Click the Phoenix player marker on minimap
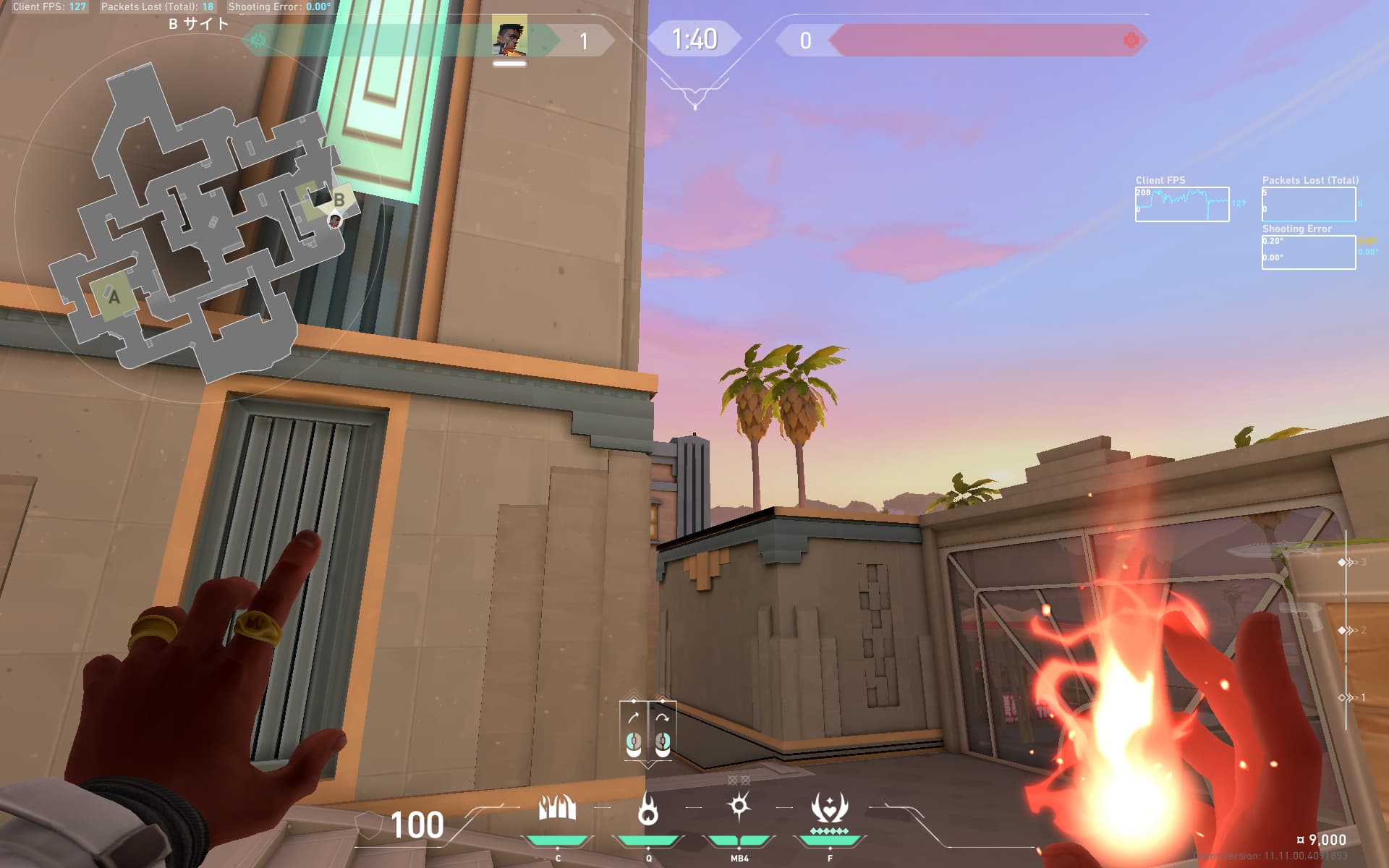Screen dimensions: 1389x868 coord(334,220)
